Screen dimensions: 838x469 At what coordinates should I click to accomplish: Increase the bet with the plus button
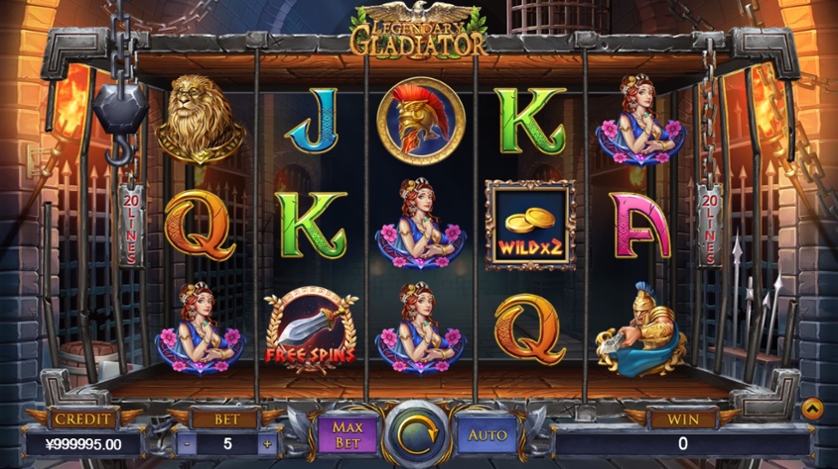(266, 442)
